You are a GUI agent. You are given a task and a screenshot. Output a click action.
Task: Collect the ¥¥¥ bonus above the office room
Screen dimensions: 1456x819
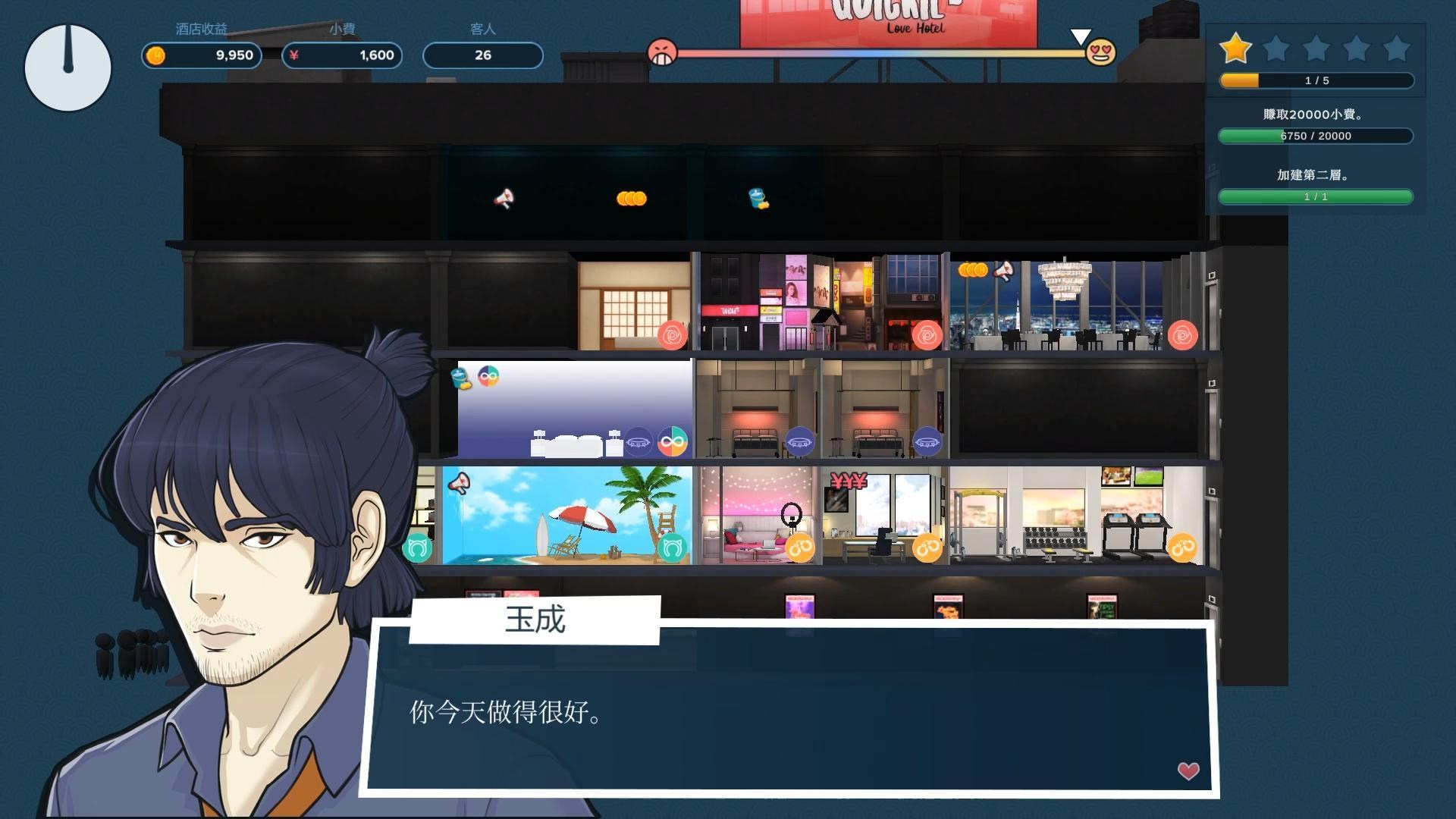[849, 480]
